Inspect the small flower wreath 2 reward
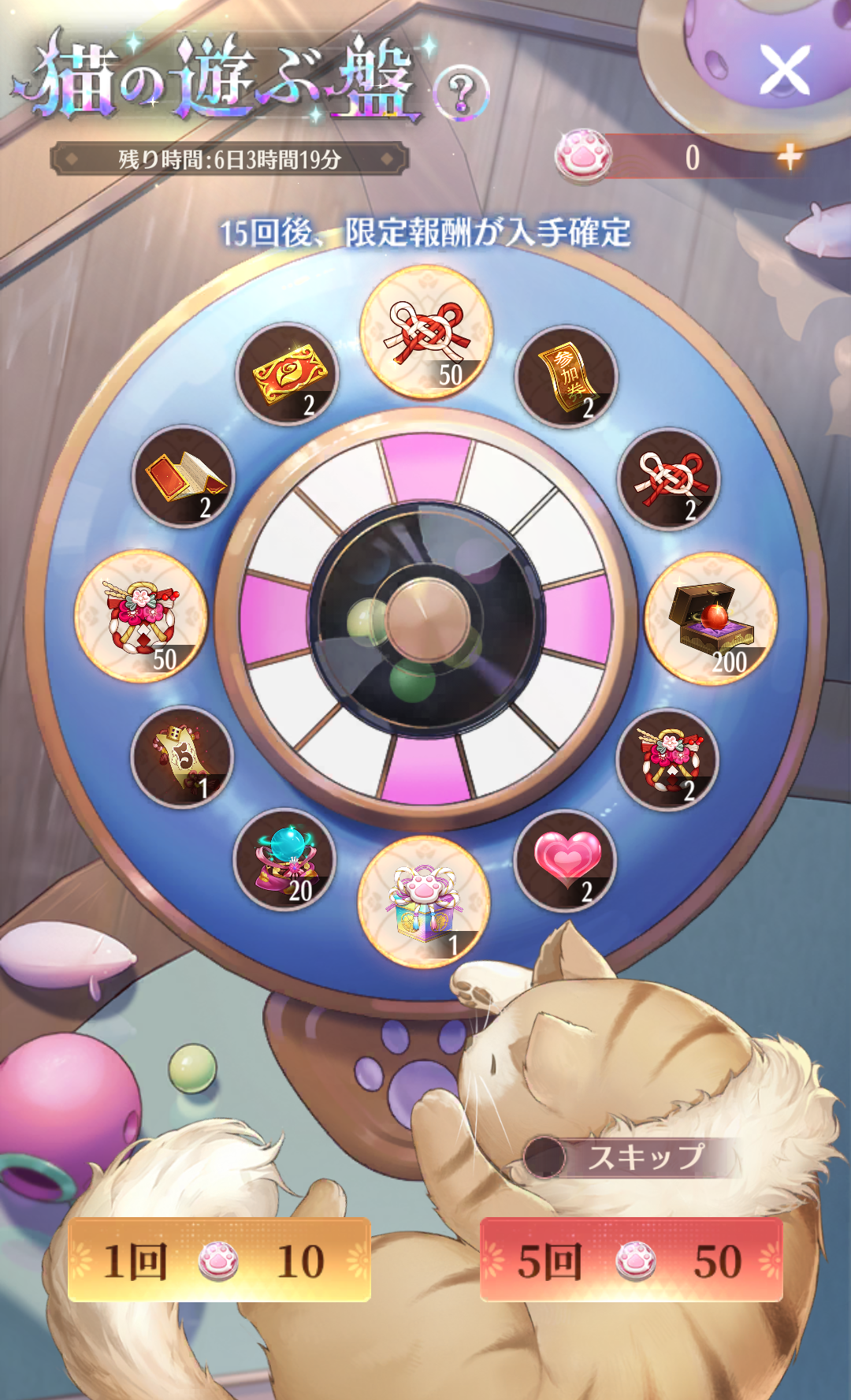The height and width of the screenshot is (1400, 851). click(667, 758)
